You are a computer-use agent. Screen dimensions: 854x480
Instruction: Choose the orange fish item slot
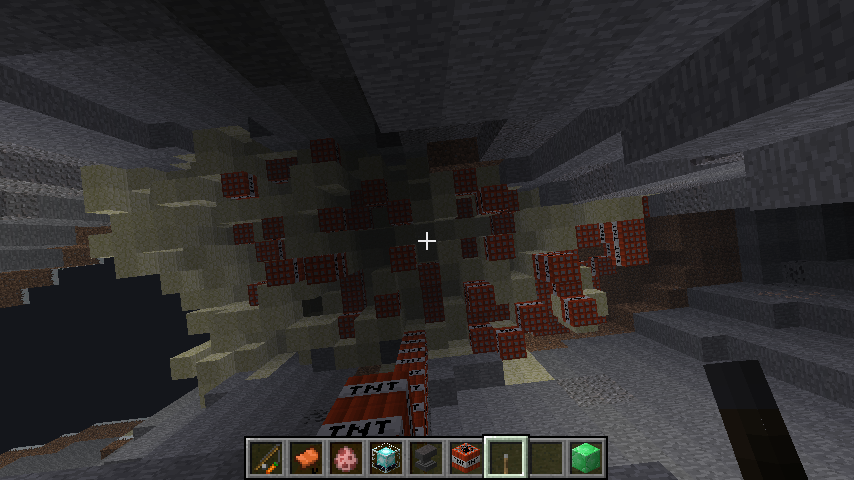coord(305,458)
